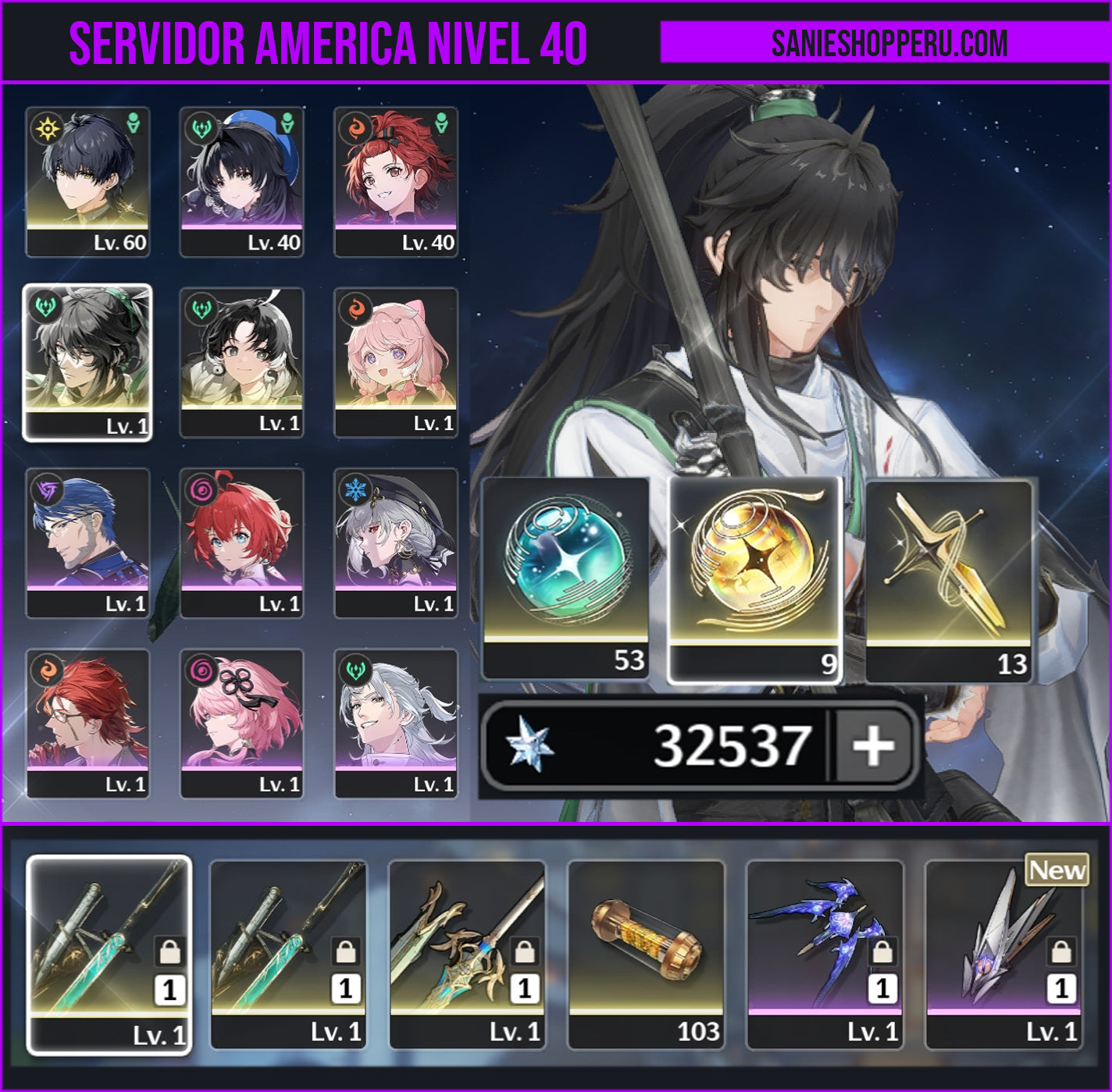Select the Lv. 40 red-ponytail character portrait
Image resolution: width=1112 pixels, height=1092 pixels.
tap(396, 181)
